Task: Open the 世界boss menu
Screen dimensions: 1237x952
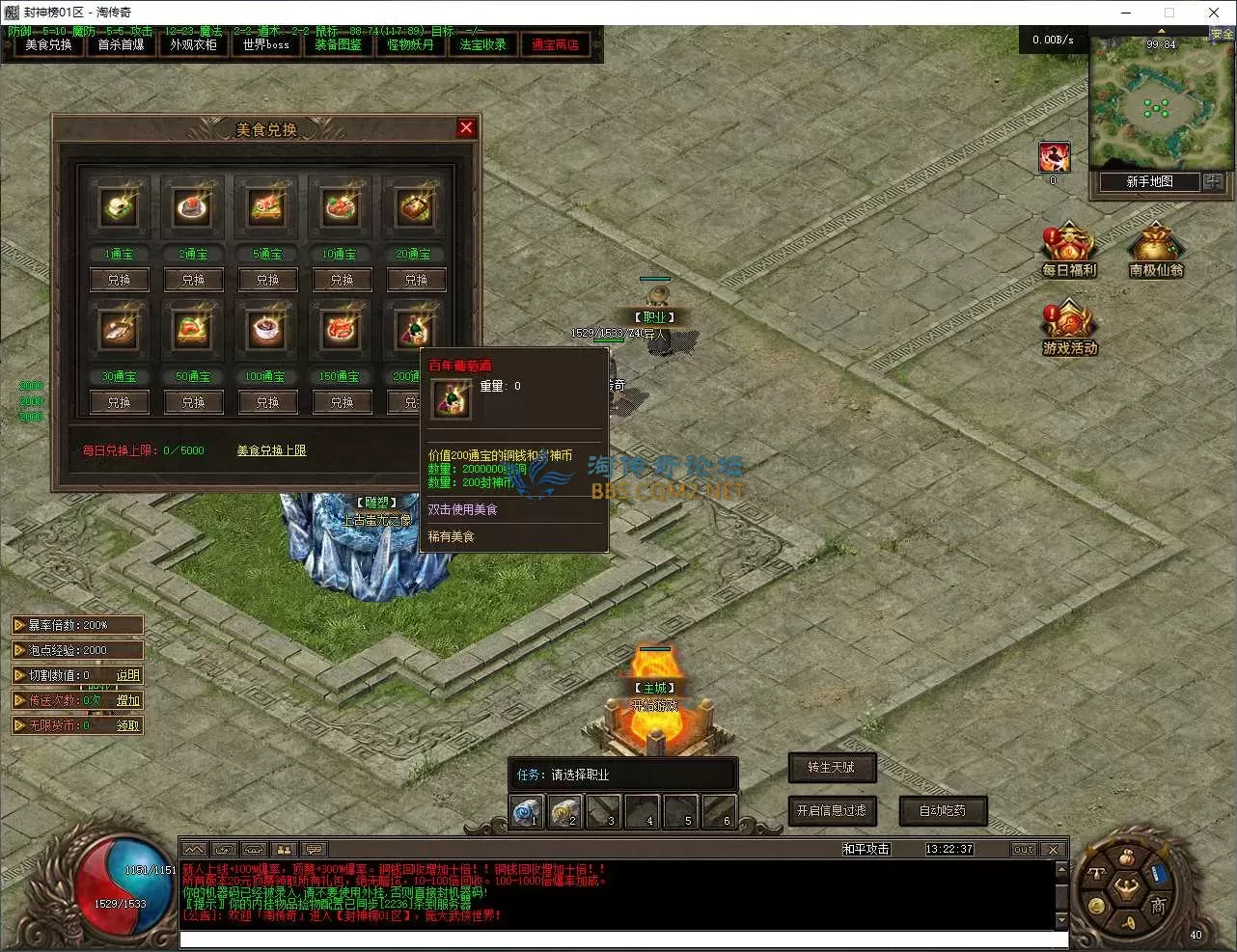Action: 265,45
